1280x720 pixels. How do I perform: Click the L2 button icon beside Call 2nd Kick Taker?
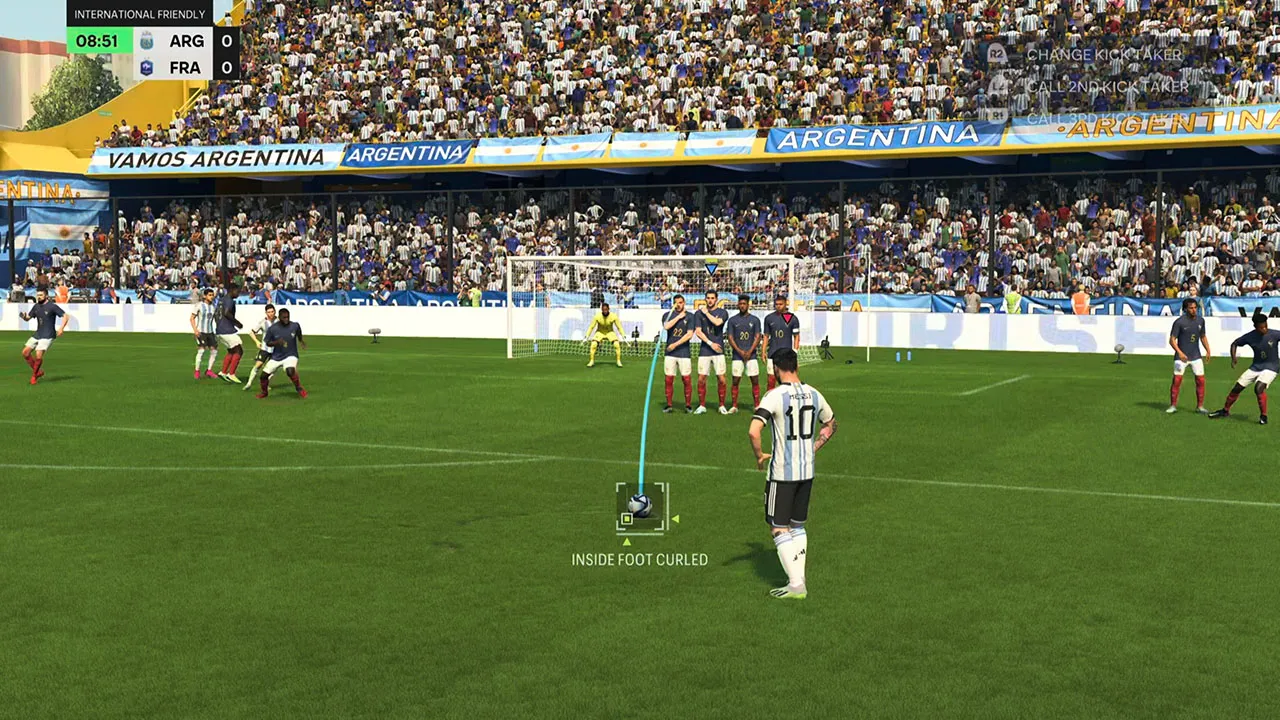[996, 87]
